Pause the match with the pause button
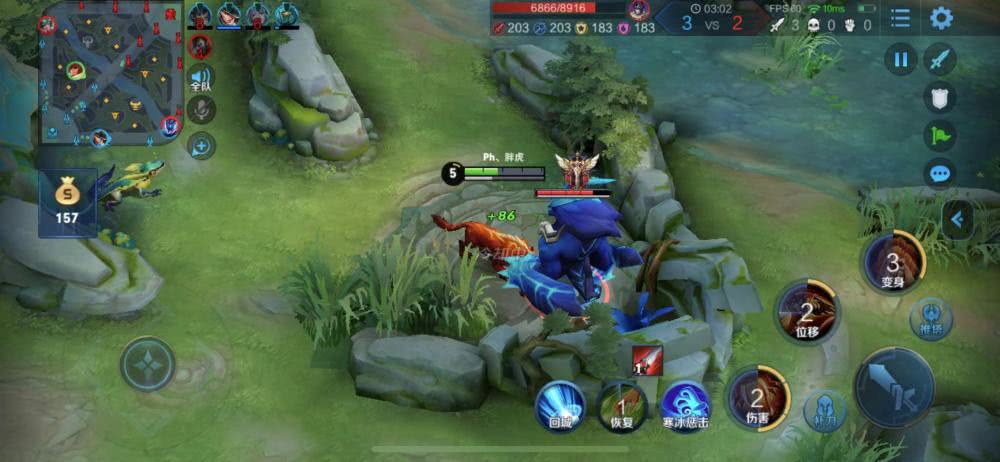The height and width of the screenshot is (462, 1000). [x=901, y=60]
